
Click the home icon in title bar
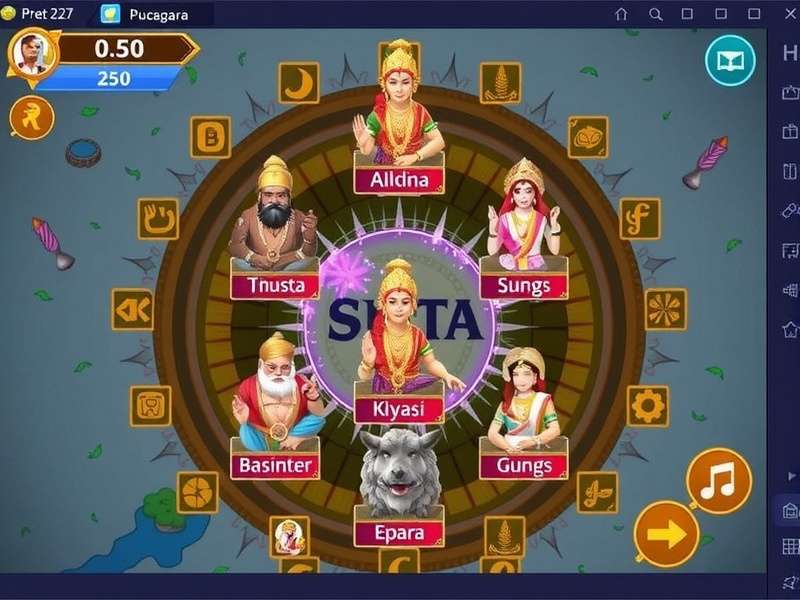621,14
